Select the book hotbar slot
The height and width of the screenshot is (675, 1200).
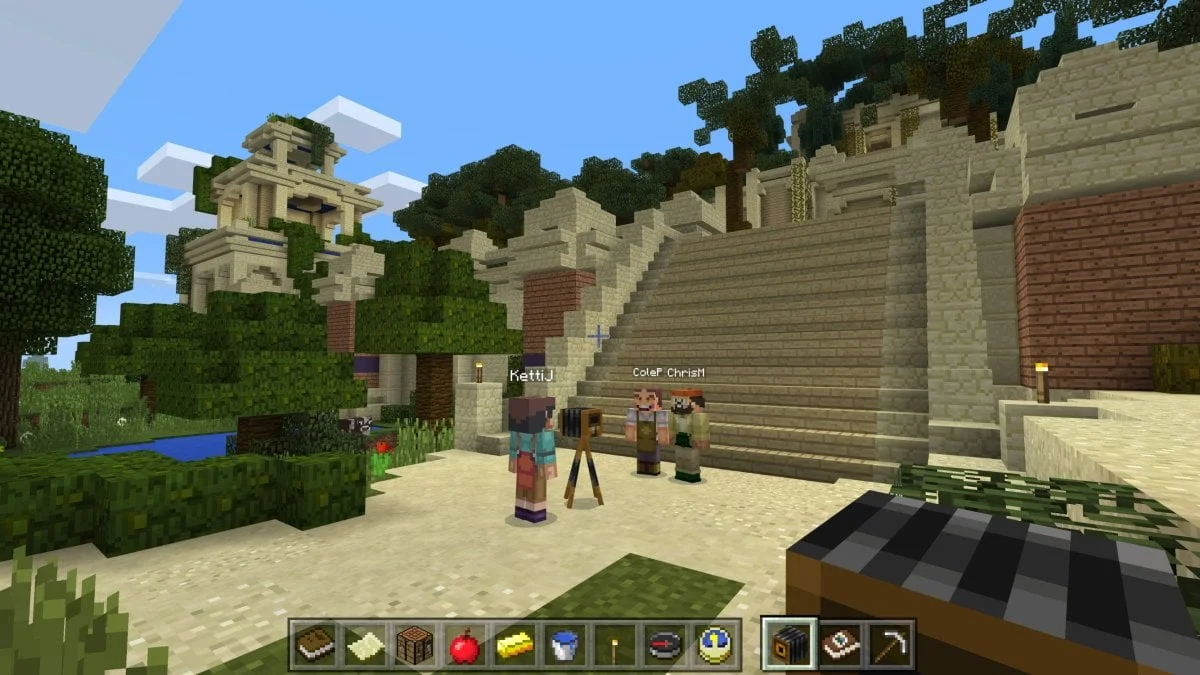[313, 644]
